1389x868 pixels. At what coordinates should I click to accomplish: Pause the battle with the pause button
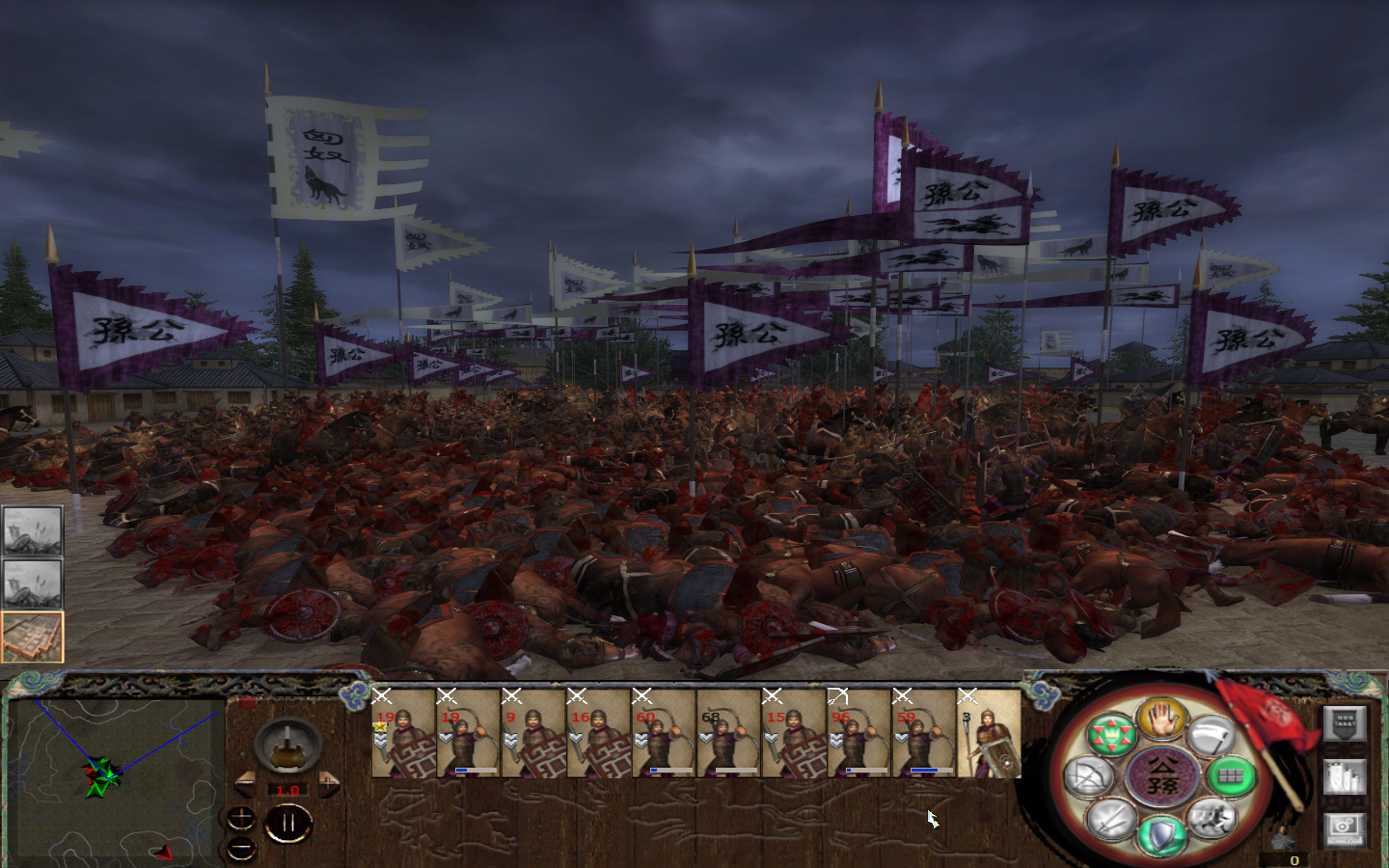tap(288, 824)
